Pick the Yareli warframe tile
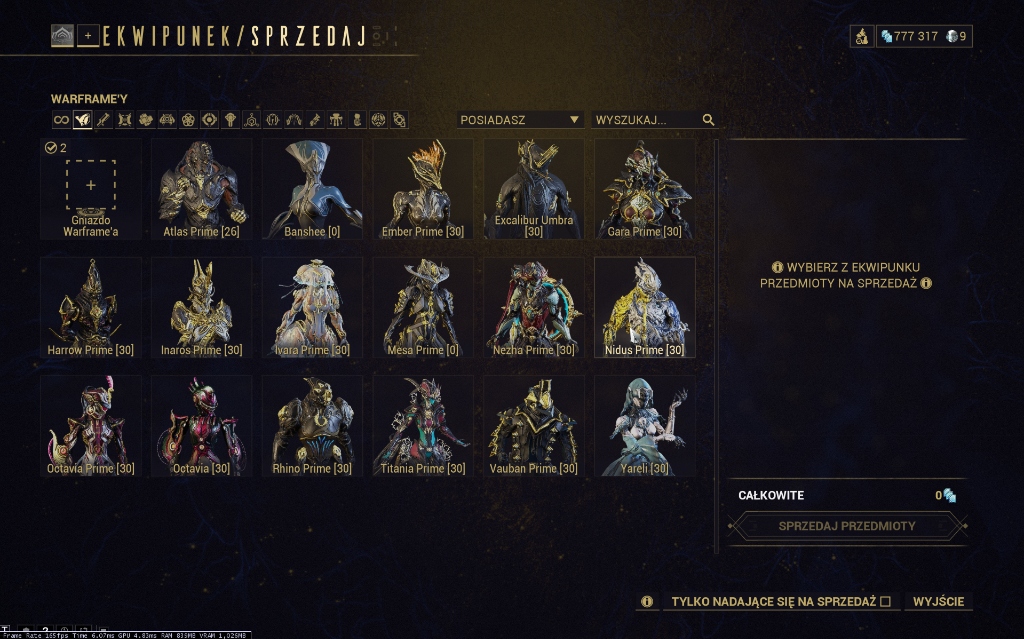The width and height of the screenshot is (1024, 639). tap(644, 425)
